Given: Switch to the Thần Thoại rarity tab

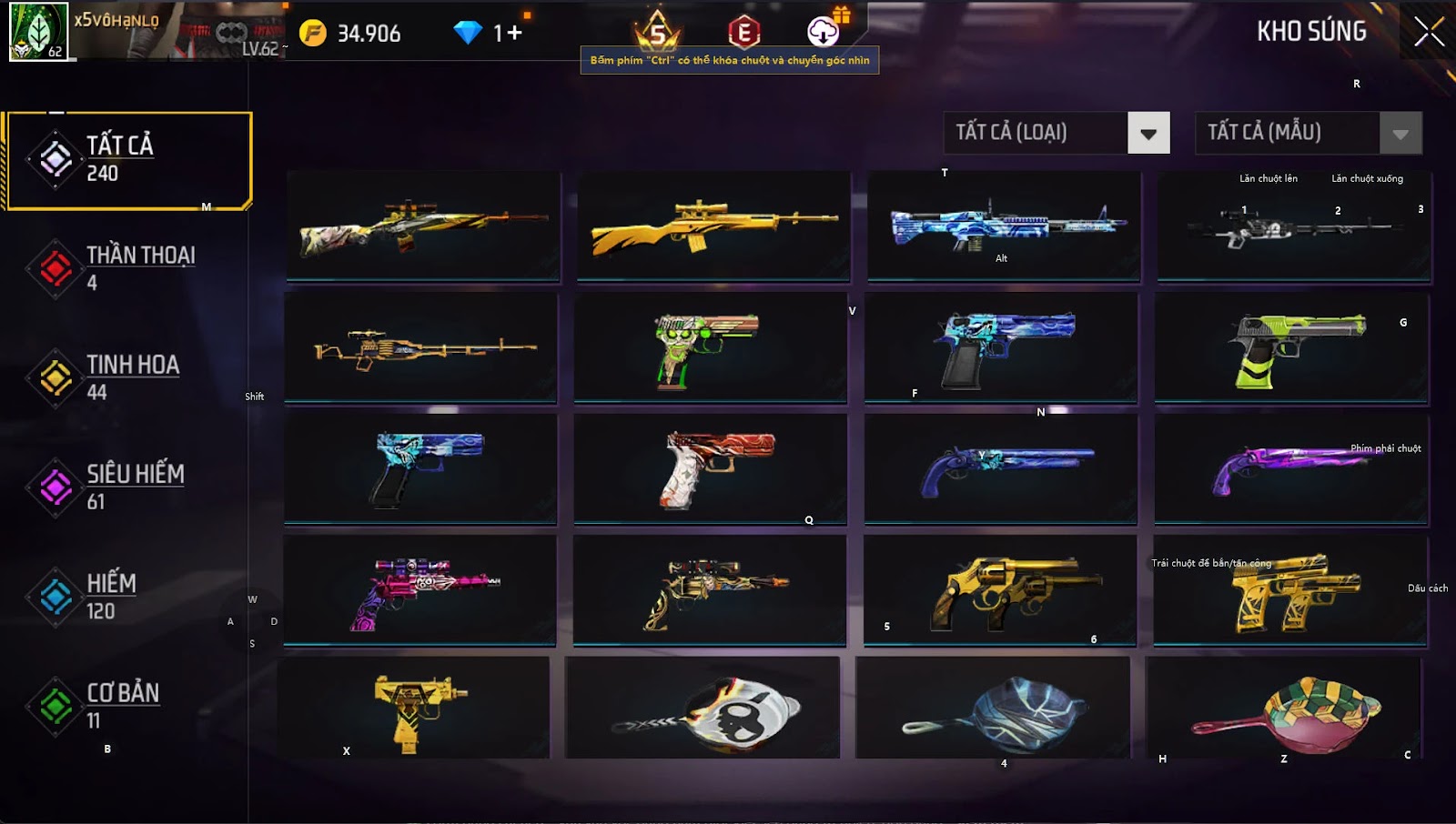Looking at the screenshot, I should coord(127,268).
